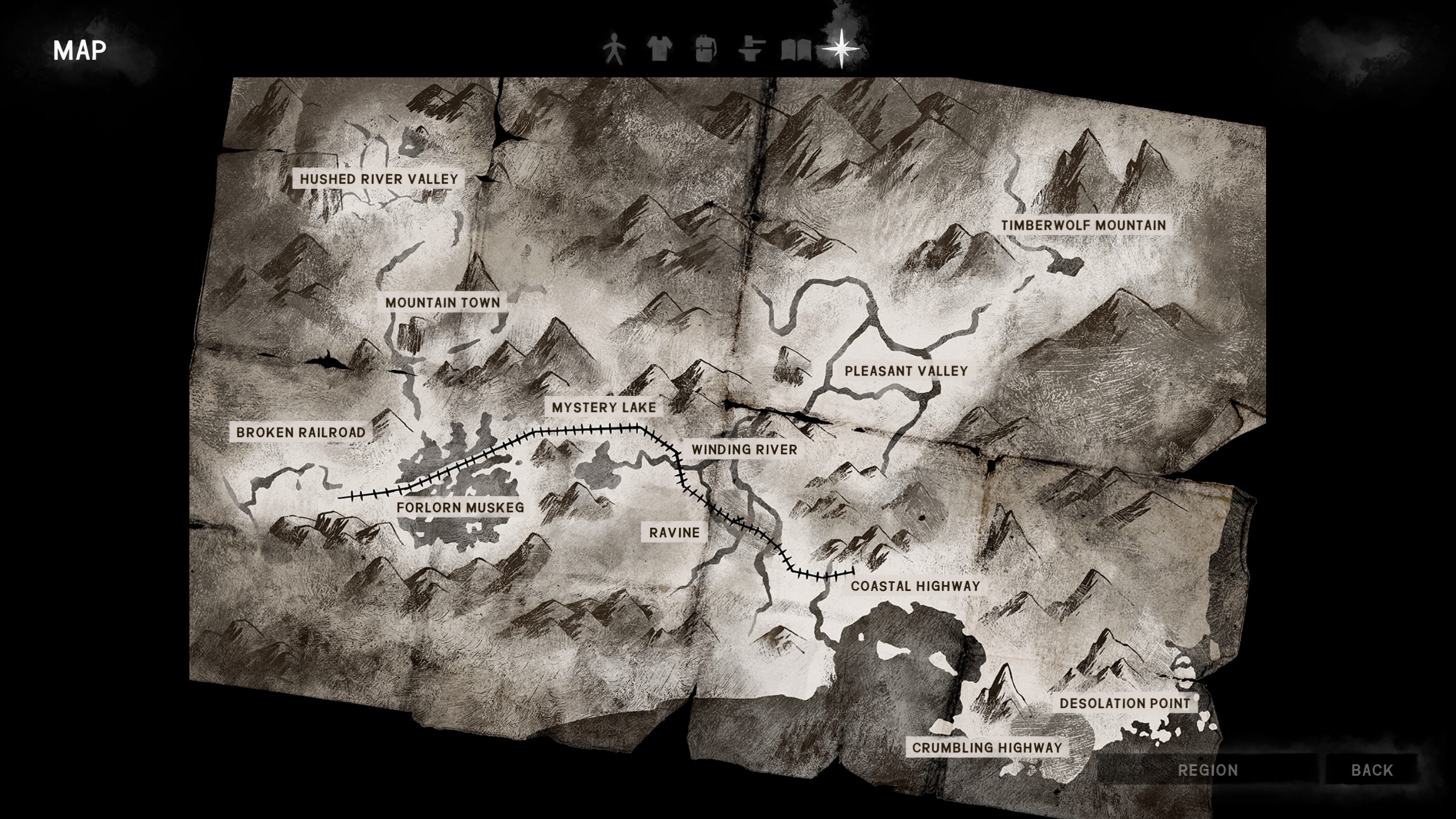
Task: Go back using the Back button
Action: click(x=1372, y=770)
